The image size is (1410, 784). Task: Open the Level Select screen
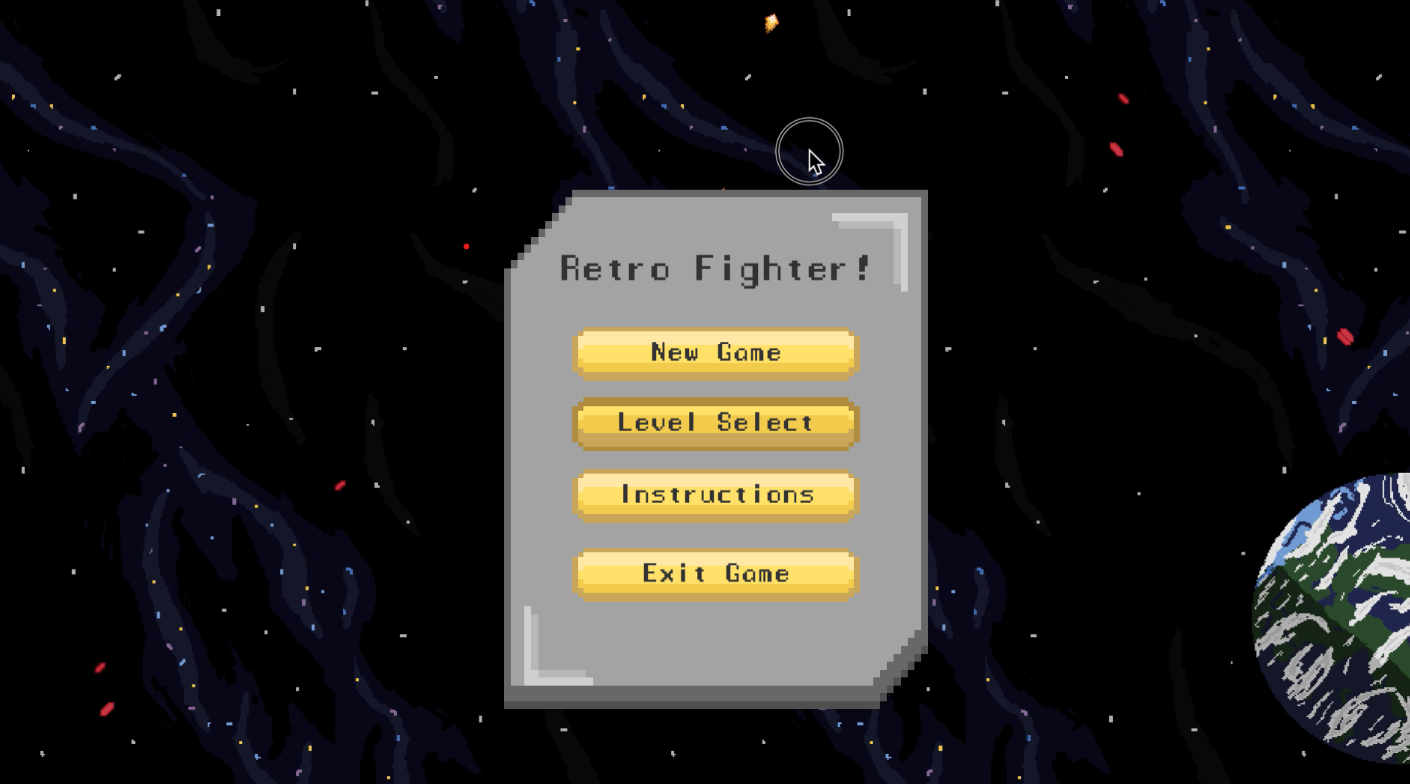[714, 423]
